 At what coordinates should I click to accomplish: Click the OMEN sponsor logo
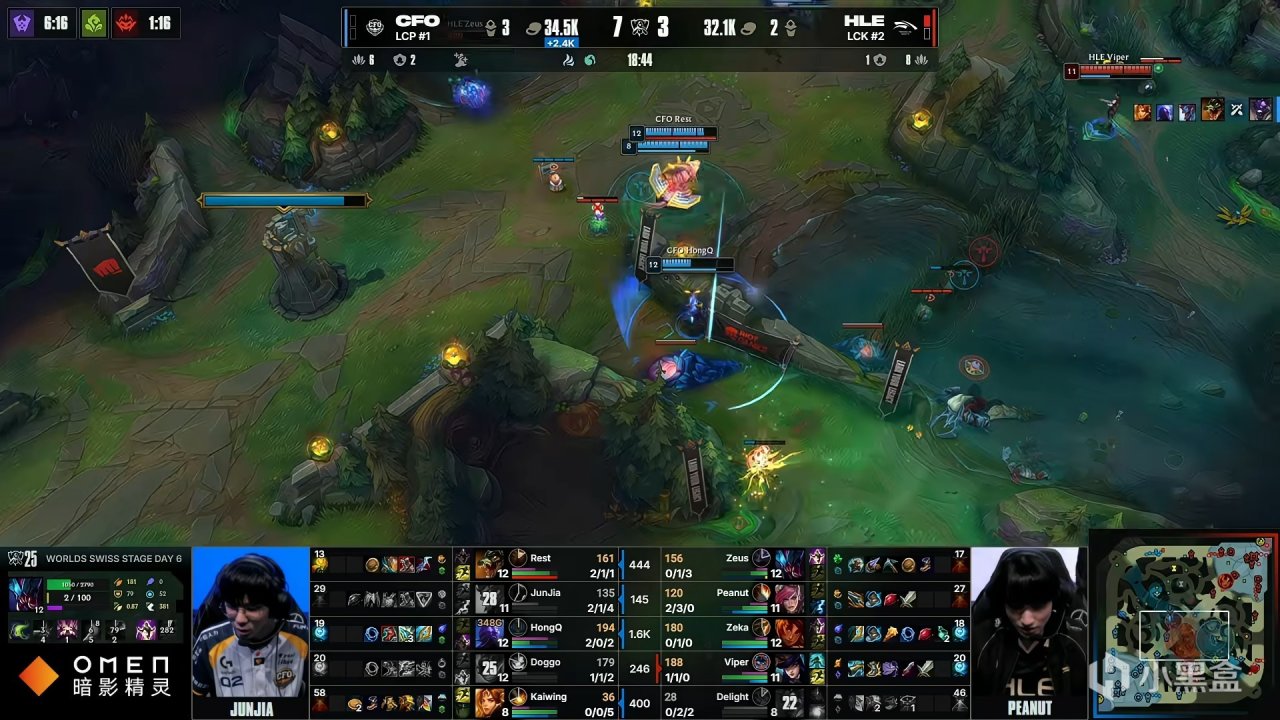pos(38,676)
